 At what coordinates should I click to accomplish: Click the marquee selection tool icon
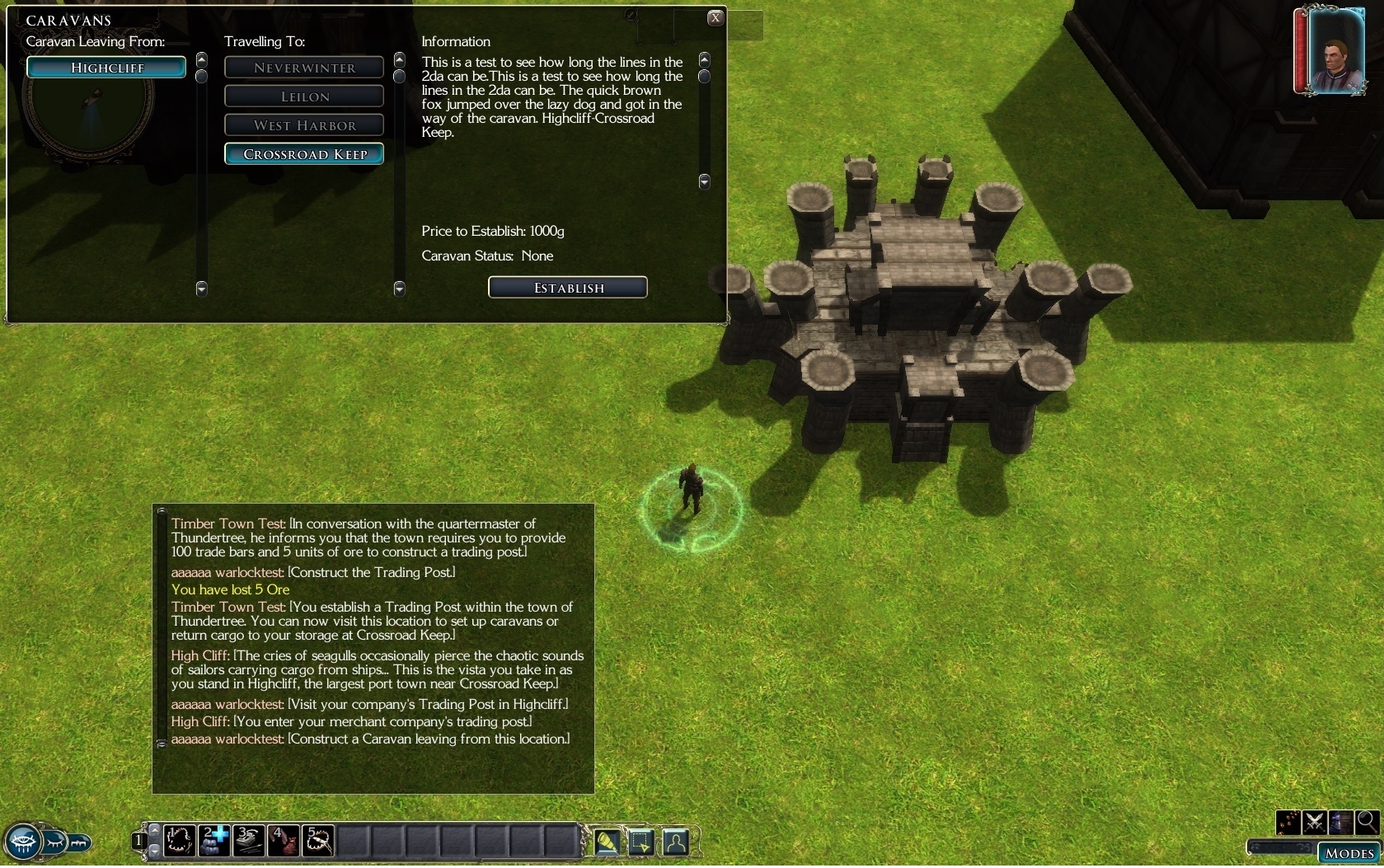[641, 842]
